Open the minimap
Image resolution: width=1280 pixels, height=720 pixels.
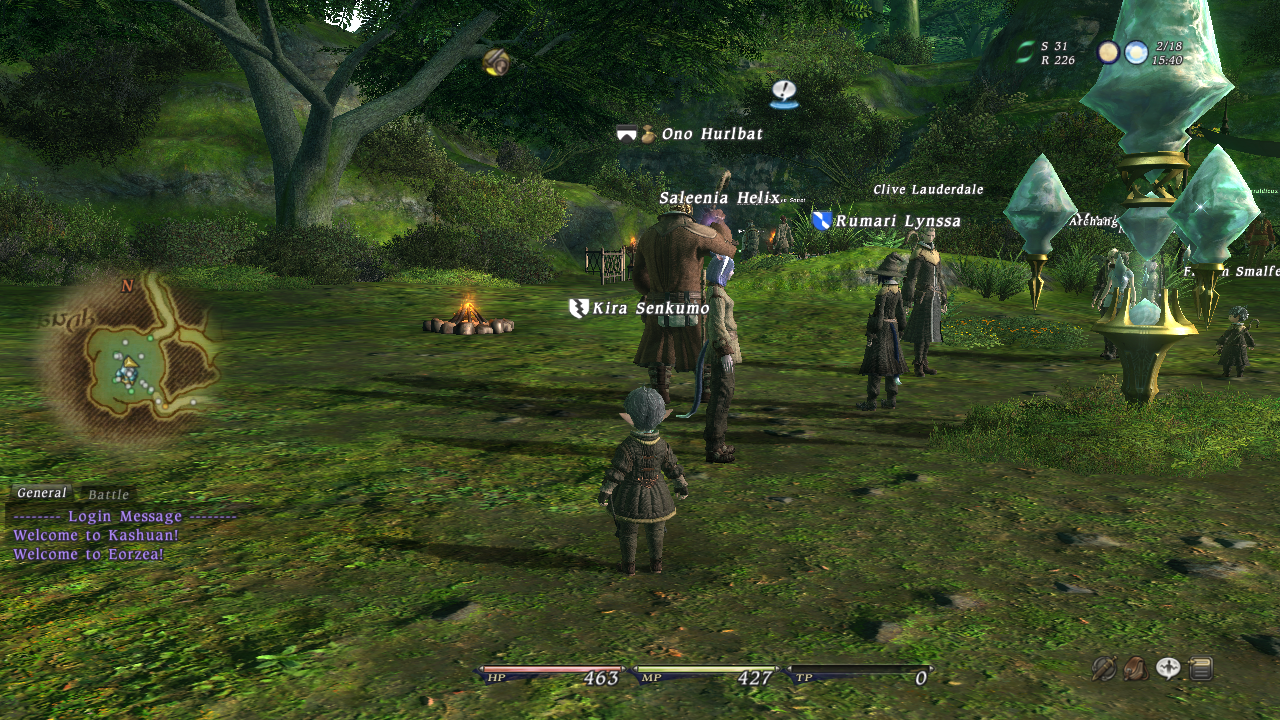tap(128, 360)
